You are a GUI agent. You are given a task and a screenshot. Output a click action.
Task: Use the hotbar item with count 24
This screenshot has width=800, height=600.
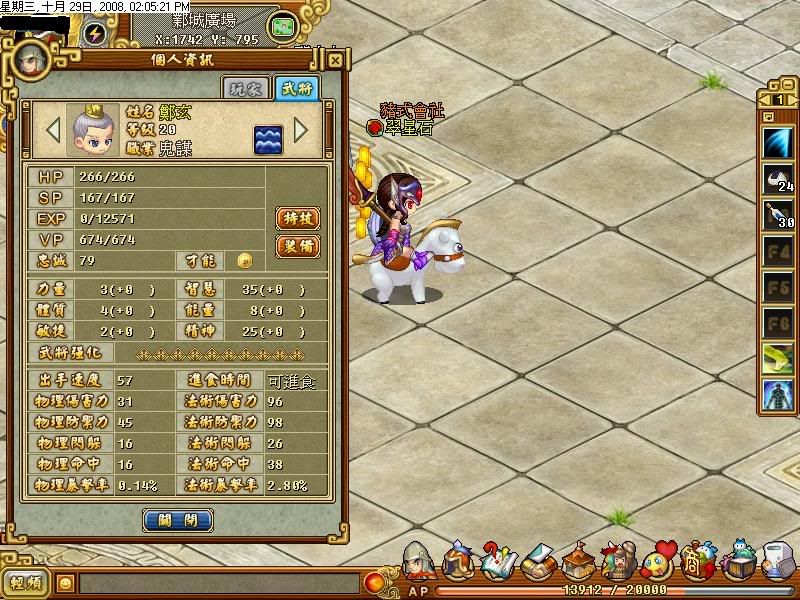click(778, 180)
